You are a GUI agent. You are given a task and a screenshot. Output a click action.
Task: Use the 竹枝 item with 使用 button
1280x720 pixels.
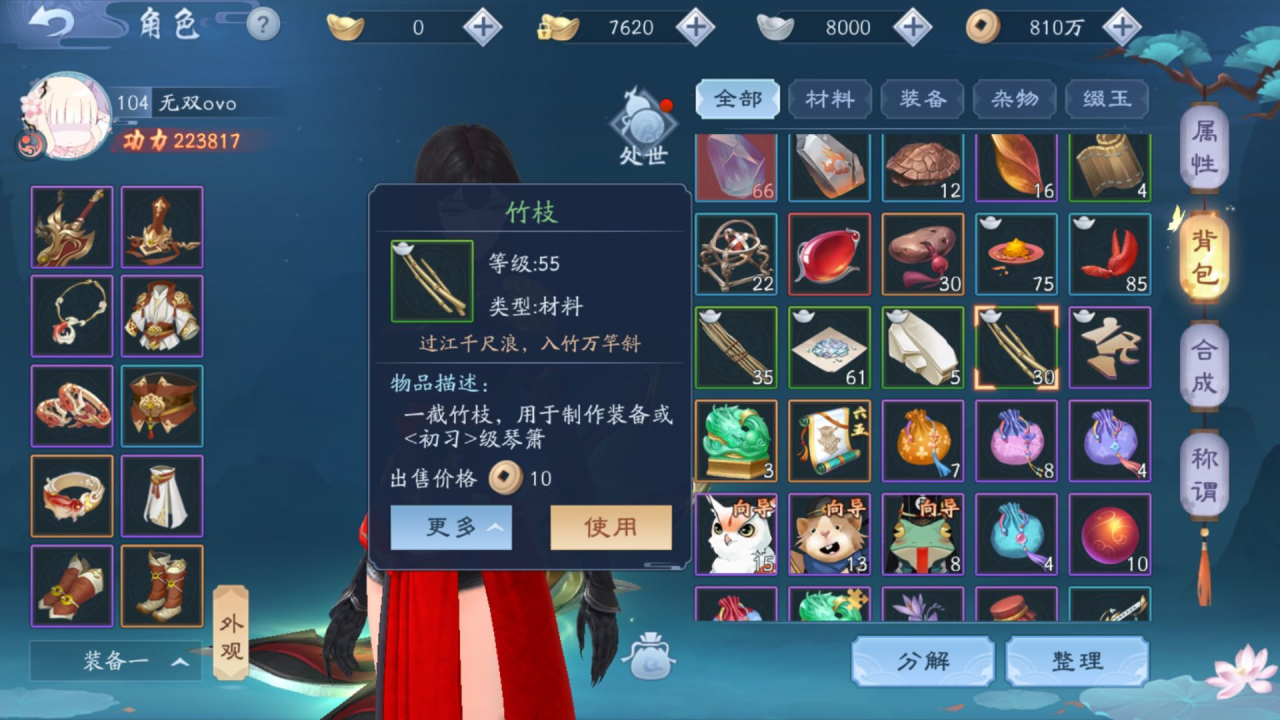click(610, 527)
